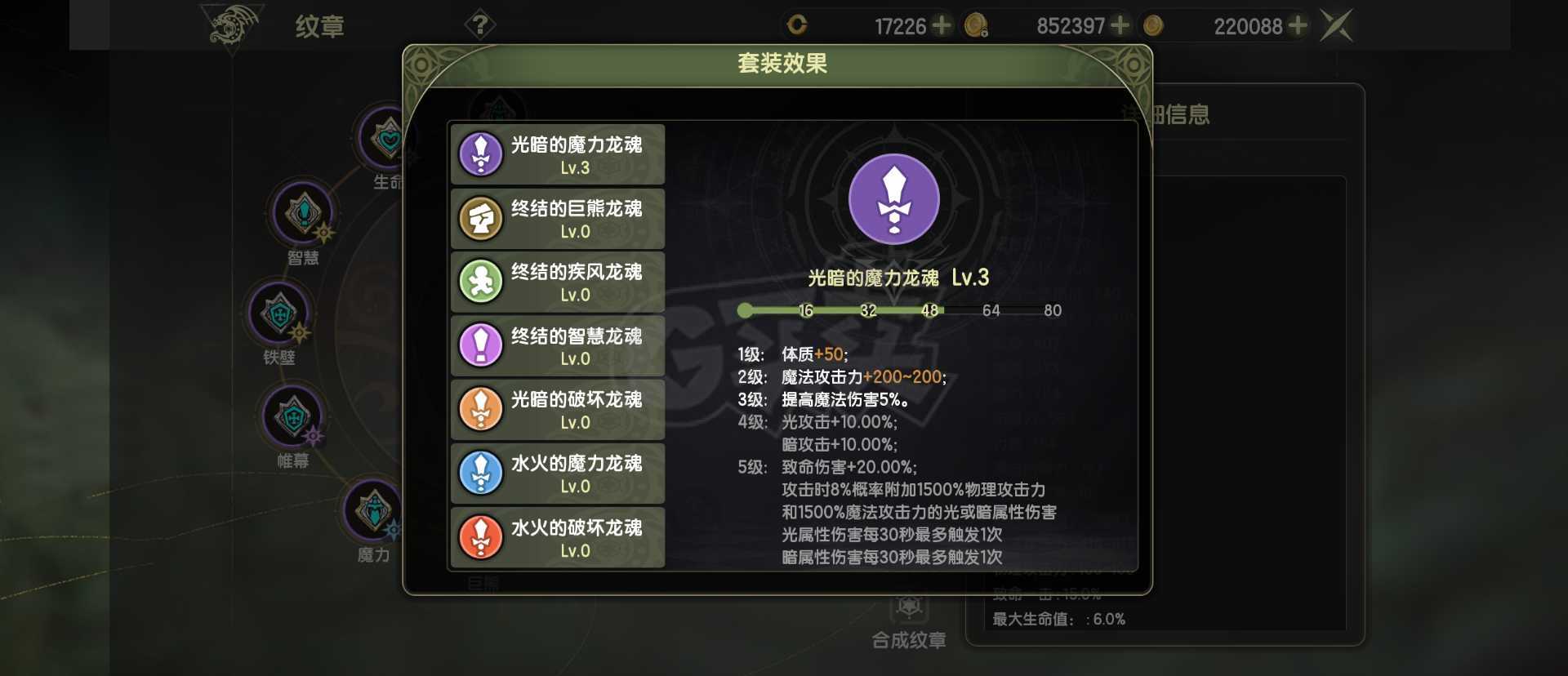This screenshot has height=676, width=1568.
Task: Select the 生命 emblem node
Action: 381,139
